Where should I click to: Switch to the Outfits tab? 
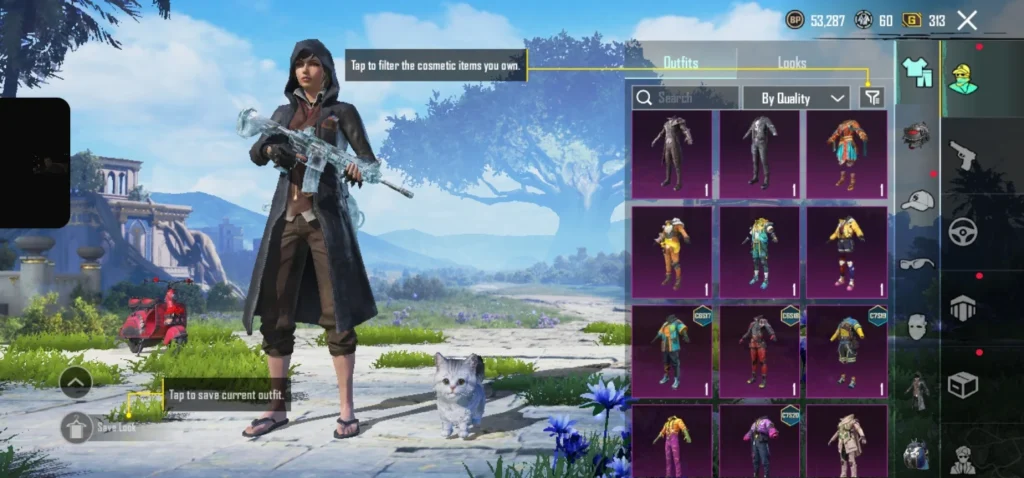tap(681, 63)
